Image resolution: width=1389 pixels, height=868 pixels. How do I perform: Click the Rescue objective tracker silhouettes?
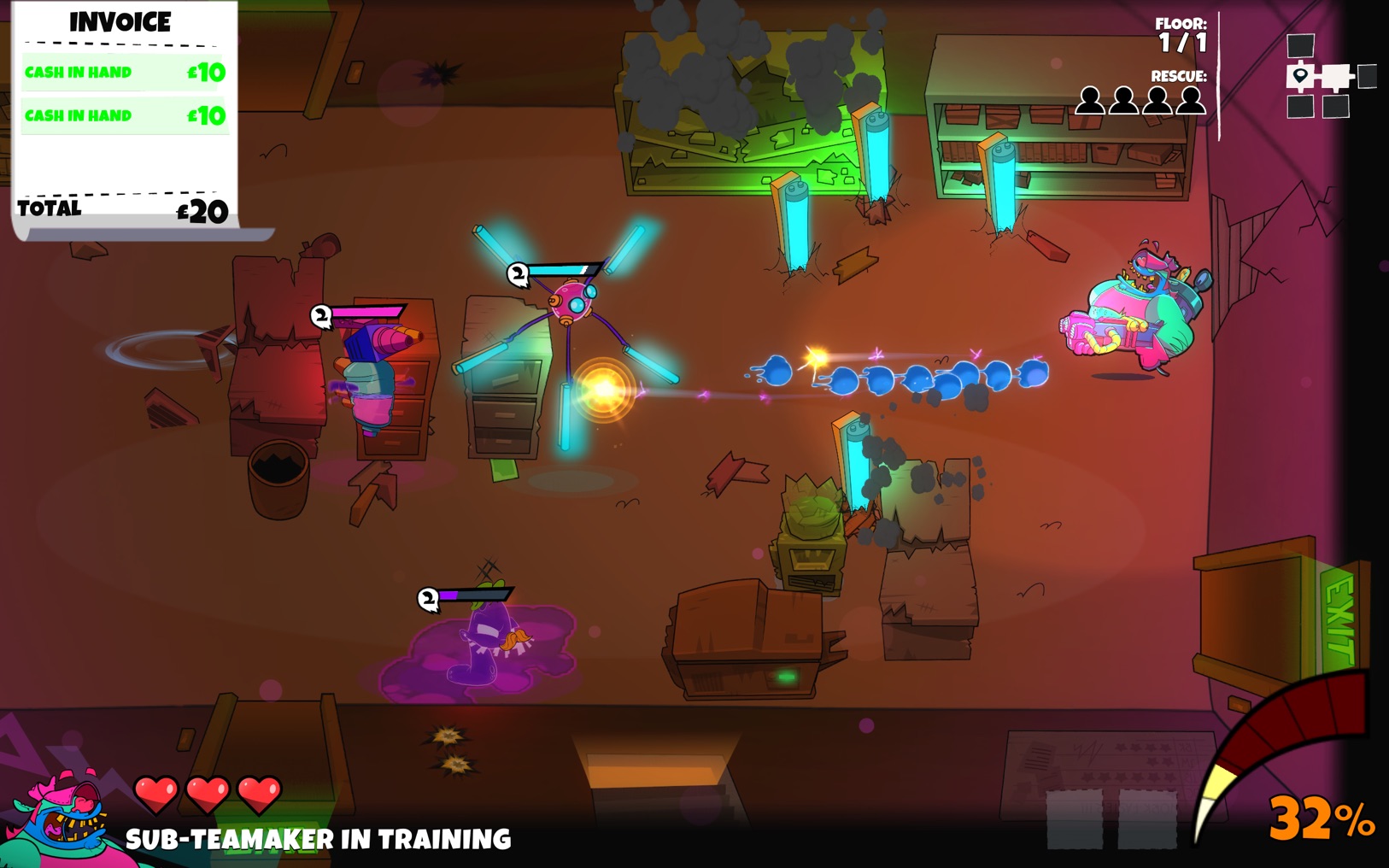(x=1140, y=101)
